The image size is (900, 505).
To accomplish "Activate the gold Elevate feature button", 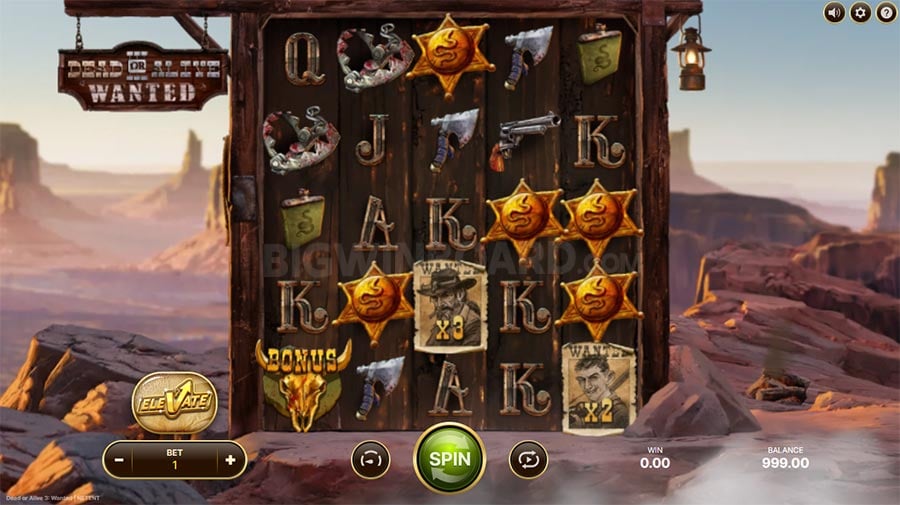I will [x=175, y=402].
